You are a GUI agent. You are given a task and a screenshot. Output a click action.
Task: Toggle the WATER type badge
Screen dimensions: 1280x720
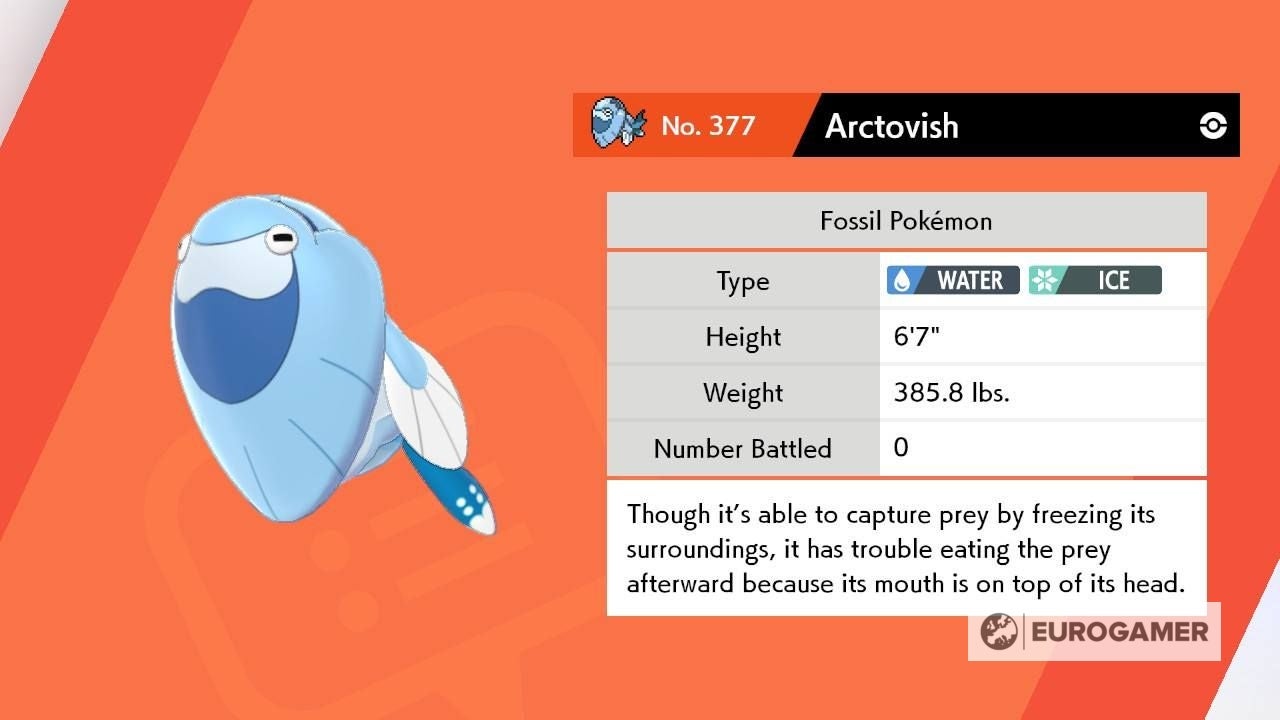click(x=951, y=280)
